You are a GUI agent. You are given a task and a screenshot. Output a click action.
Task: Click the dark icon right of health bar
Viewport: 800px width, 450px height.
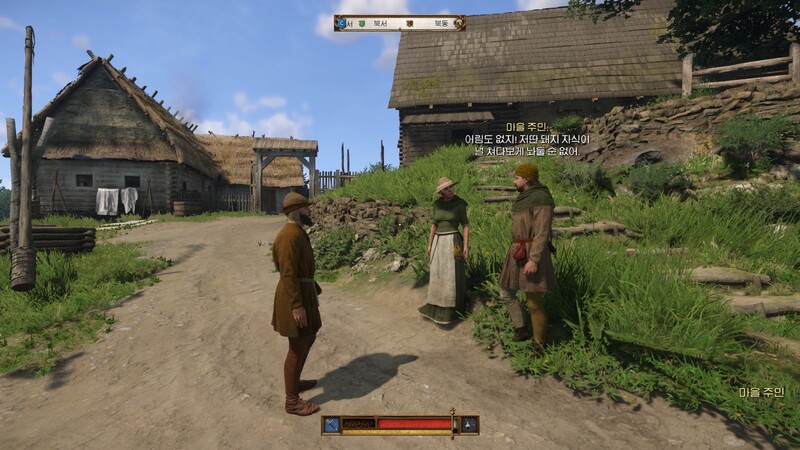[469, 424]
